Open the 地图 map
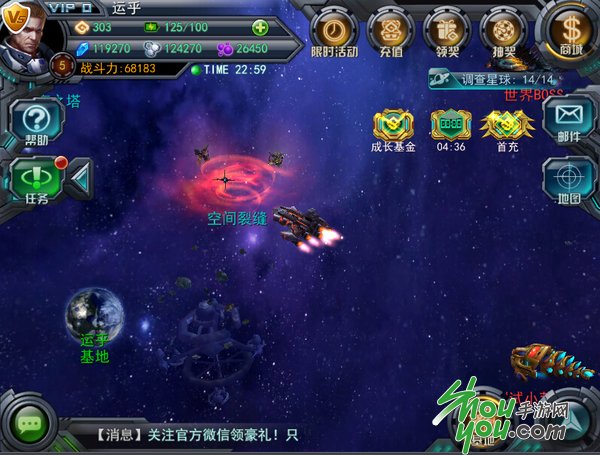 coord(569,181)
